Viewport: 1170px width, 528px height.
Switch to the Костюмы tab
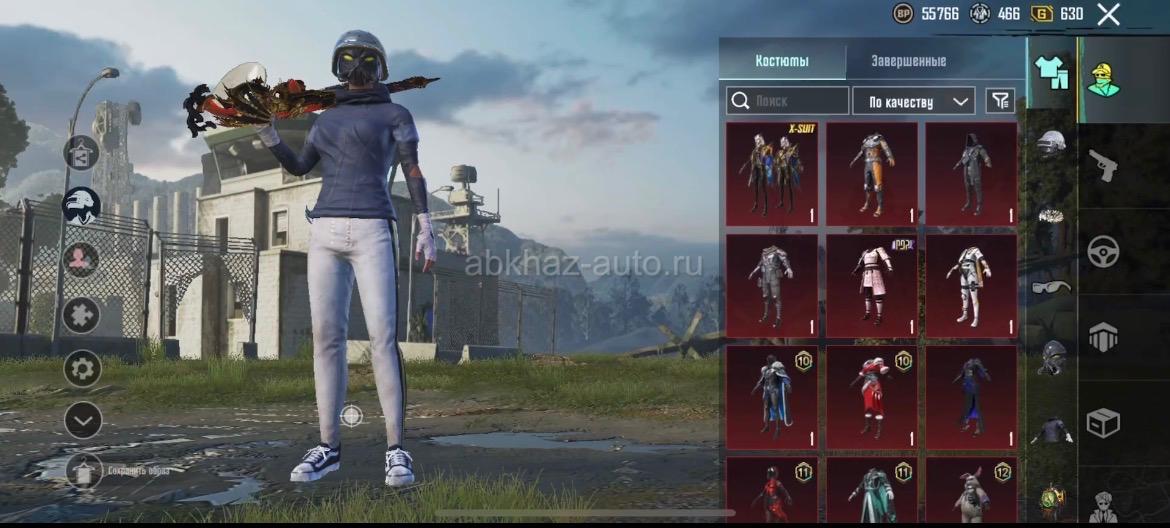click(x=782, y=61)
